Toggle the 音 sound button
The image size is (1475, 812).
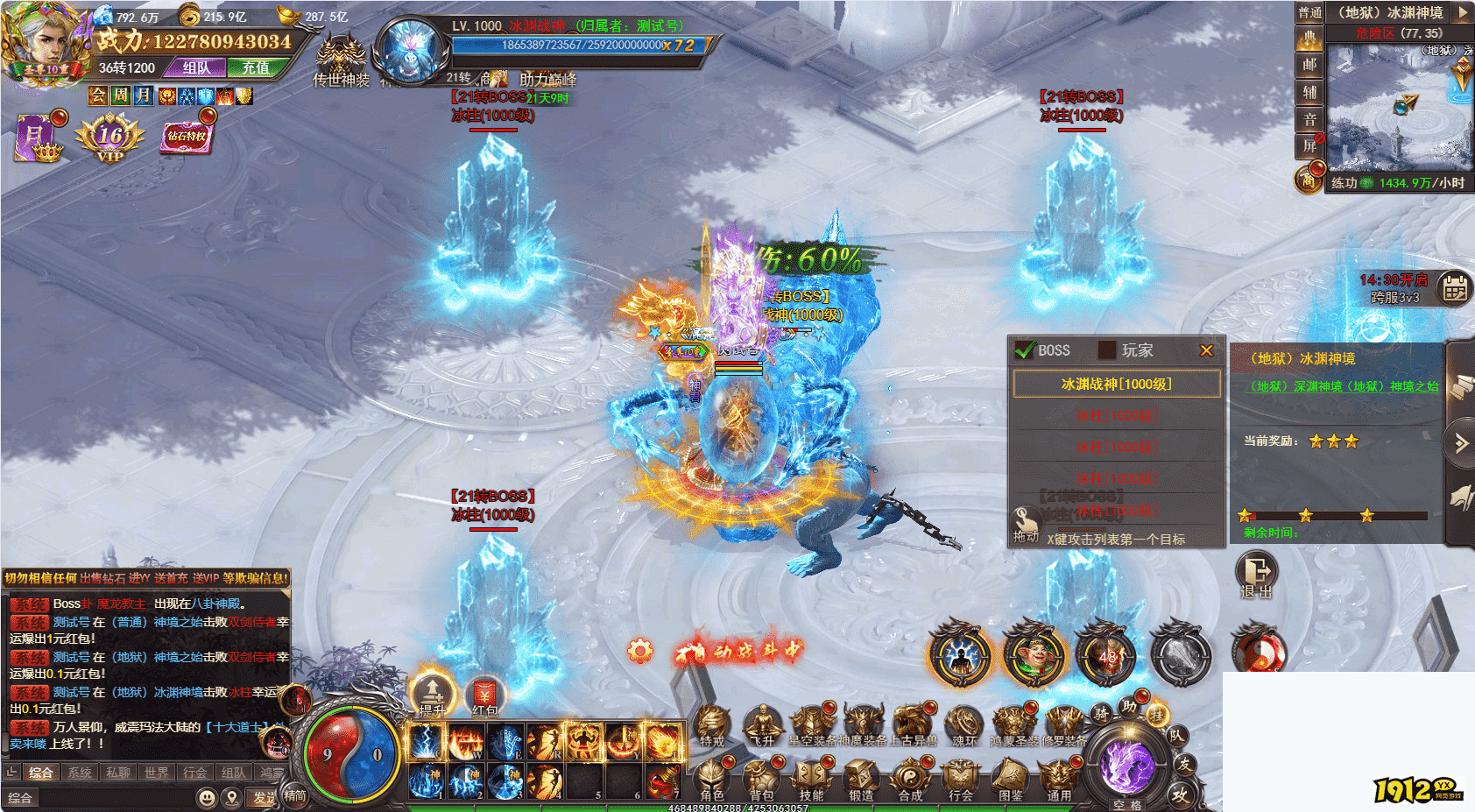coord(1309,119)
